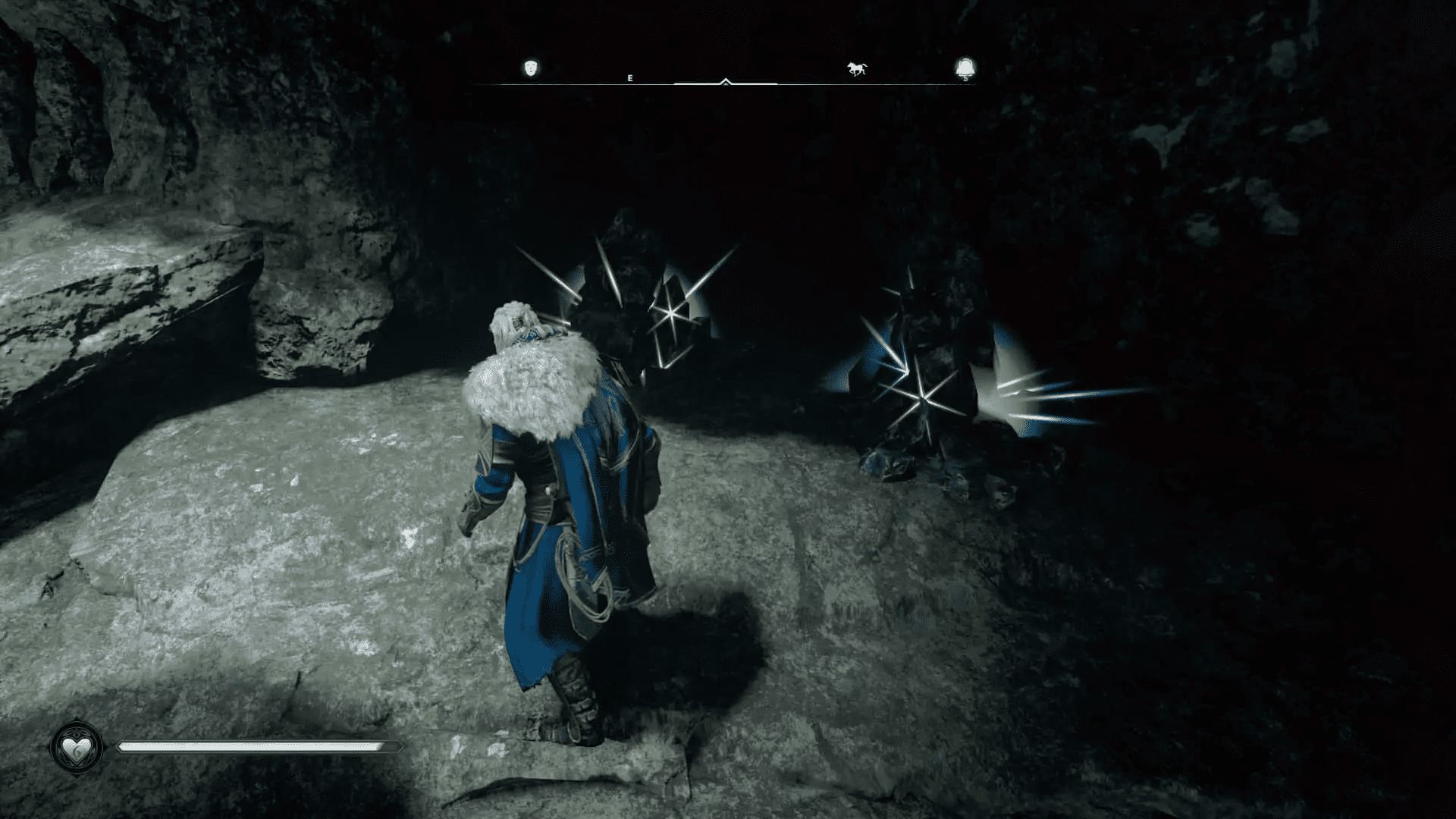The height and width of the screenshot is (819, 1456).
Task: Click the bell alert icon near the compass
Action: click(x=963, y=68)
